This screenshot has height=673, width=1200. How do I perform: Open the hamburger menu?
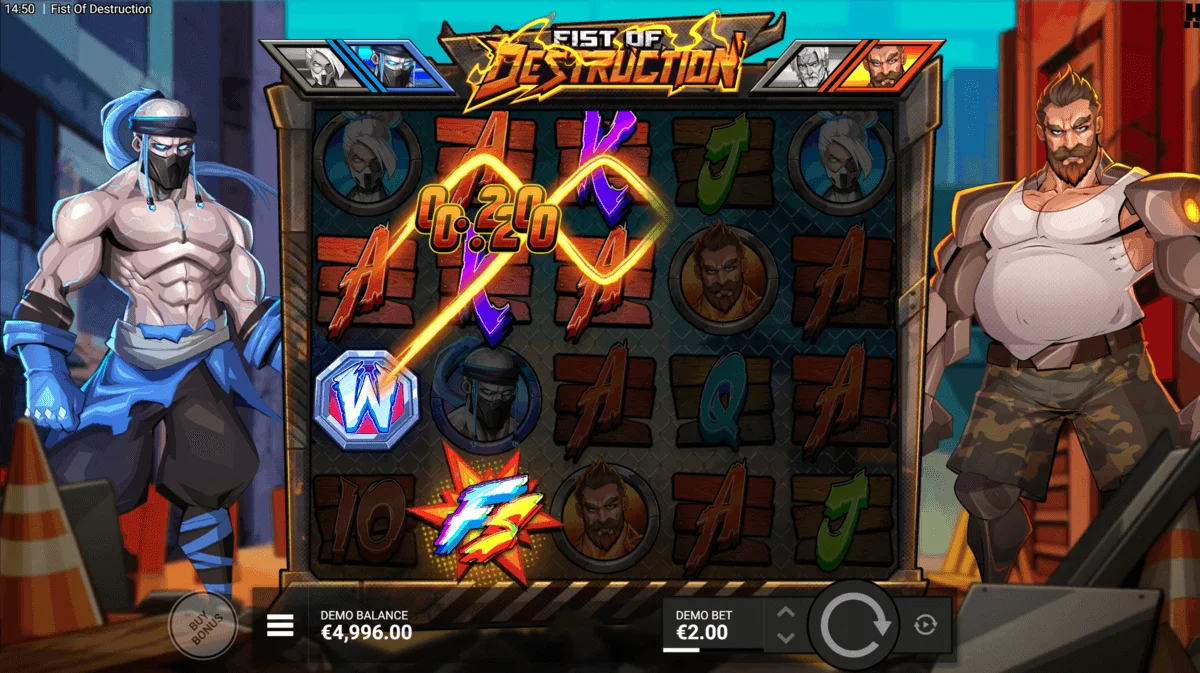[280, 626]
